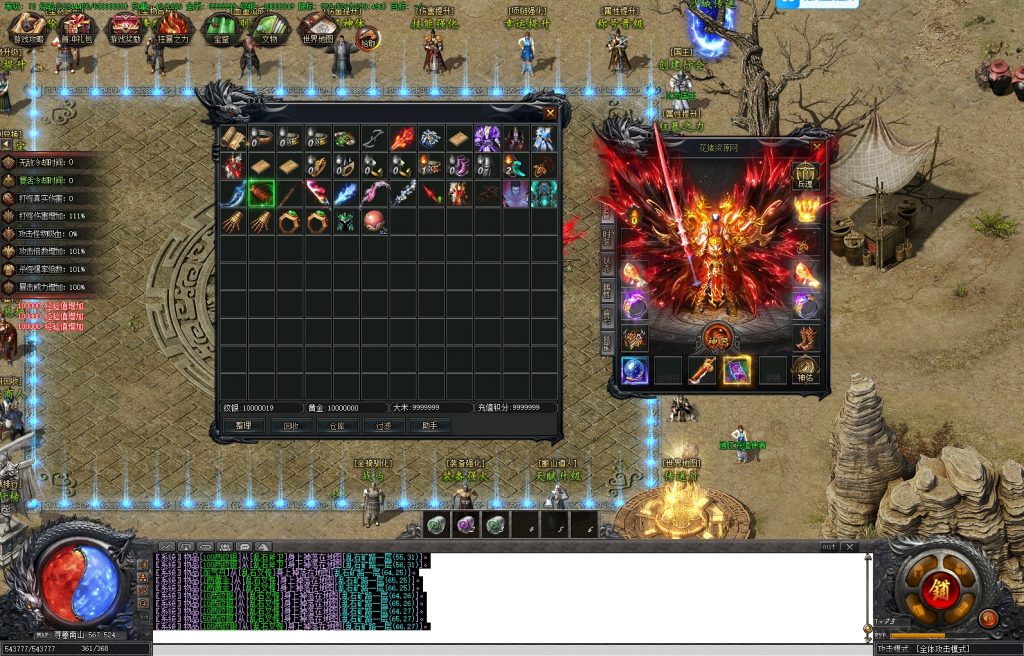Close the inventory bag window

pyautogui.click(x=549, y=113)
